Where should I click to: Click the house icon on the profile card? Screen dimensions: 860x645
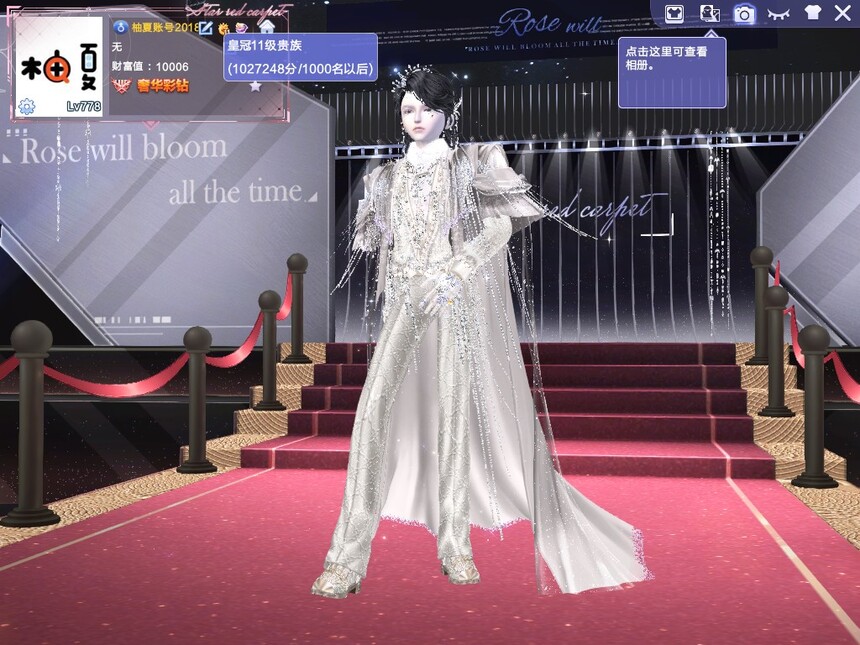pos(266,27)
